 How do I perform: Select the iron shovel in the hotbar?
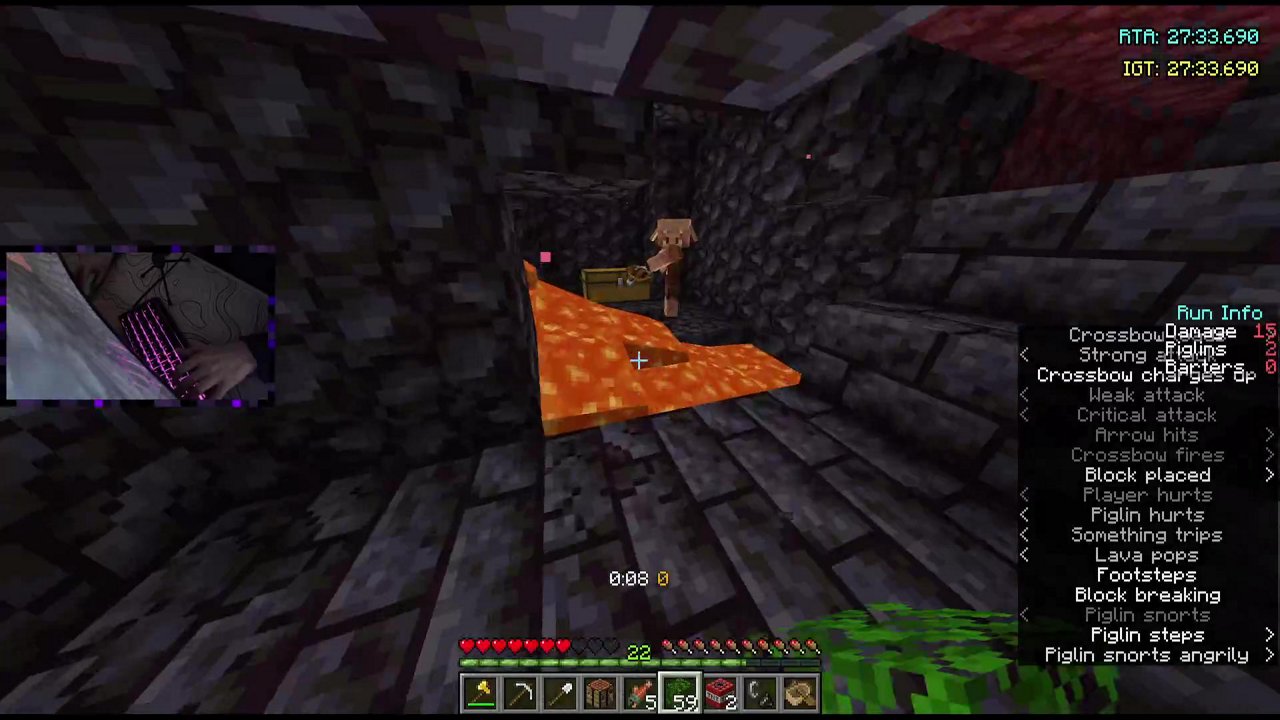pyautogui.click(x=560, y=690)
